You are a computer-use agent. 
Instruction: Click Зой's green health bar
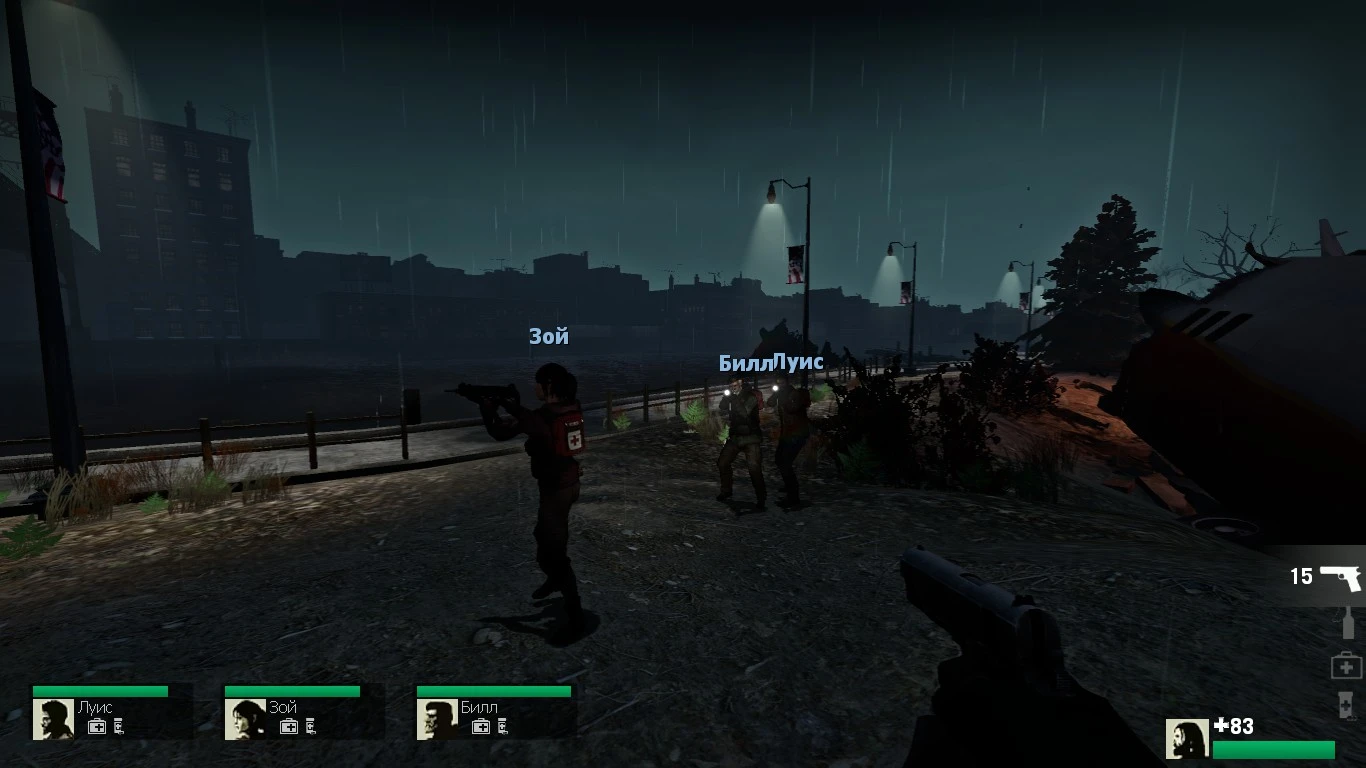coord(292,691)
